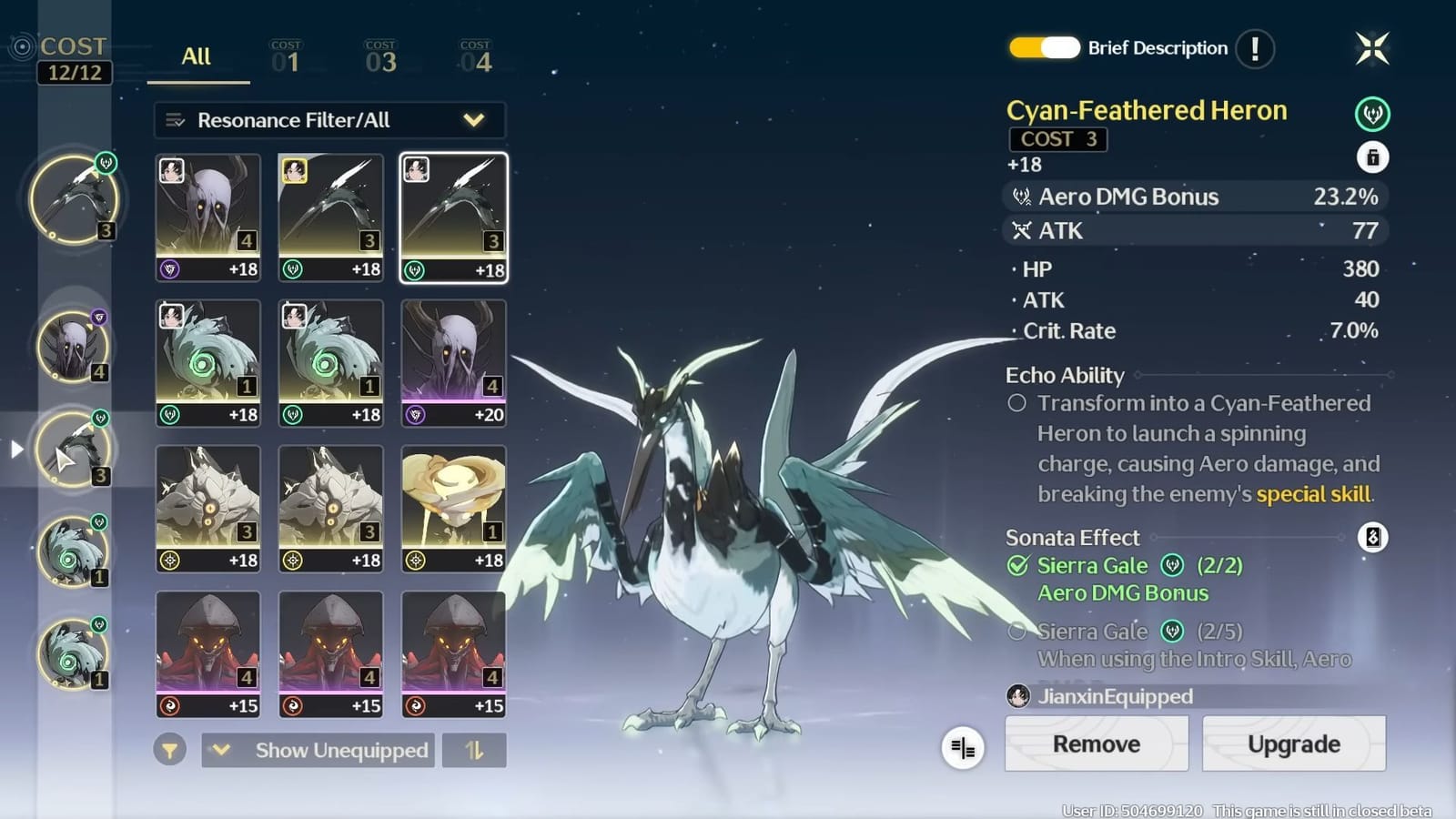Image resolution: width=1456 pixels, height=819 pixels.
Task: Expand the Show Unequipped chevron
Action: point(219,751)
